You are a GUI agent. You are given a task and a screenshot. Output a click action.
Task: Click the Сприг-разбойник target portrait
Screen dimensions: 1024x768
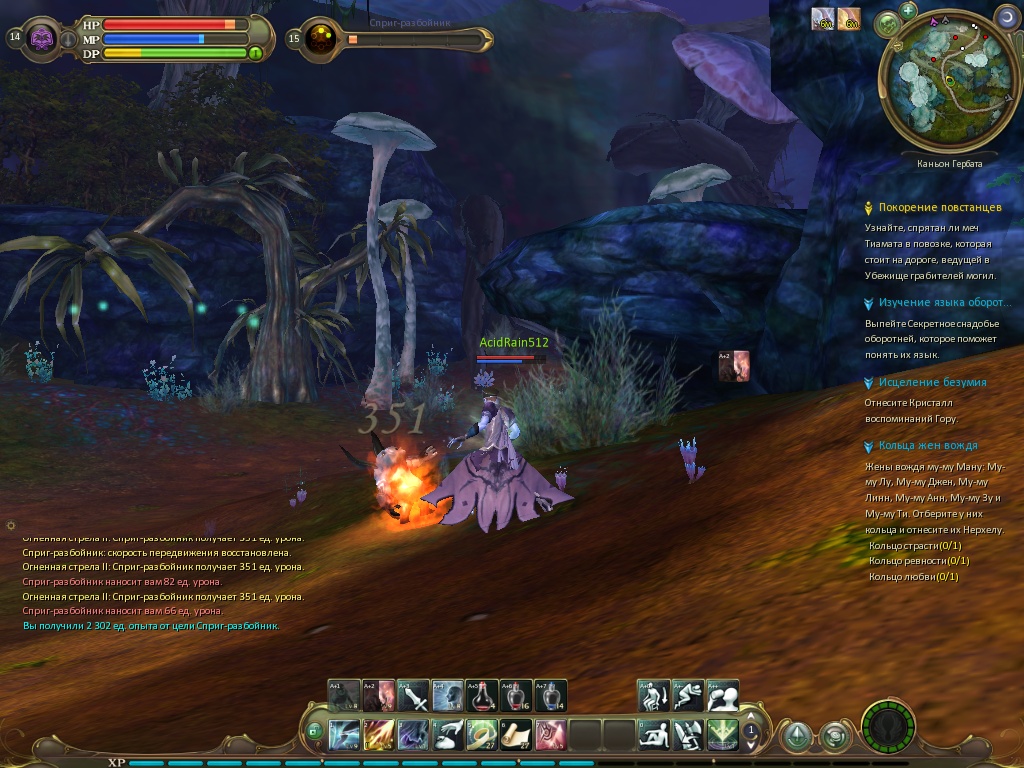[322, 39]
